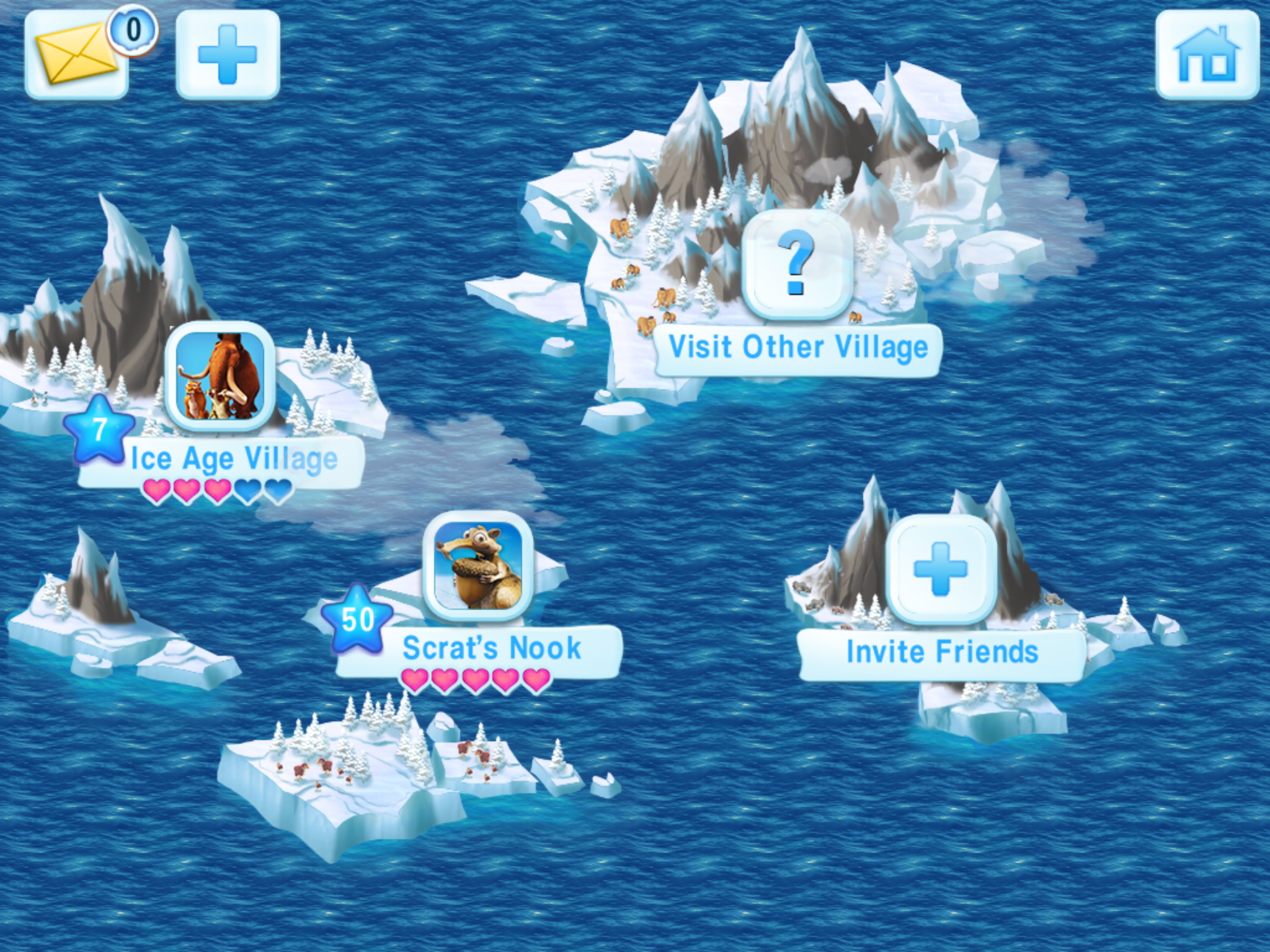
Task: Open the Ice Age Village portrait
Action: click(x=220, y=376)
